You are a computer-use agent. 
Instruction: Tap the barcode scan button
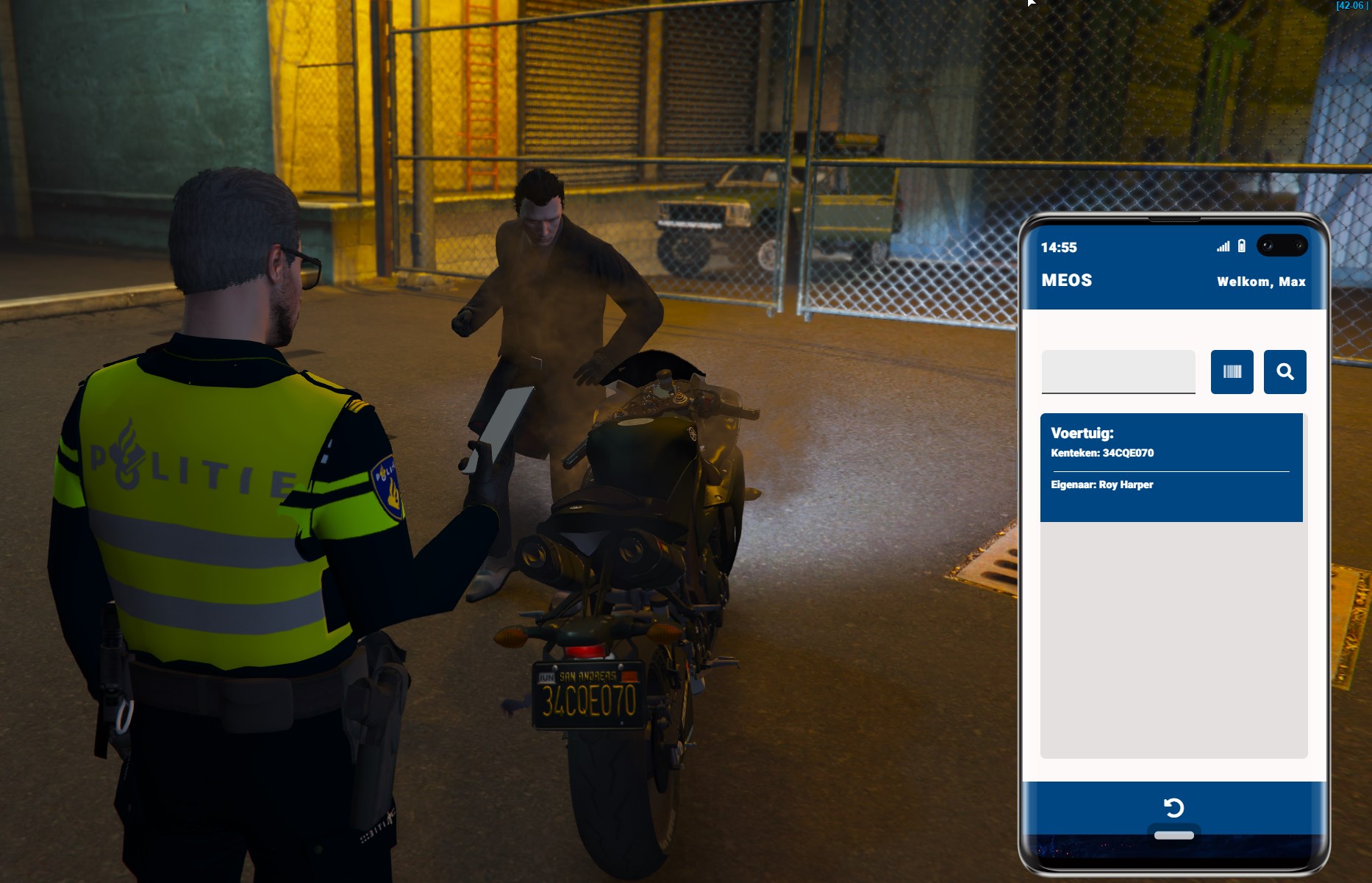[1232, 372]
